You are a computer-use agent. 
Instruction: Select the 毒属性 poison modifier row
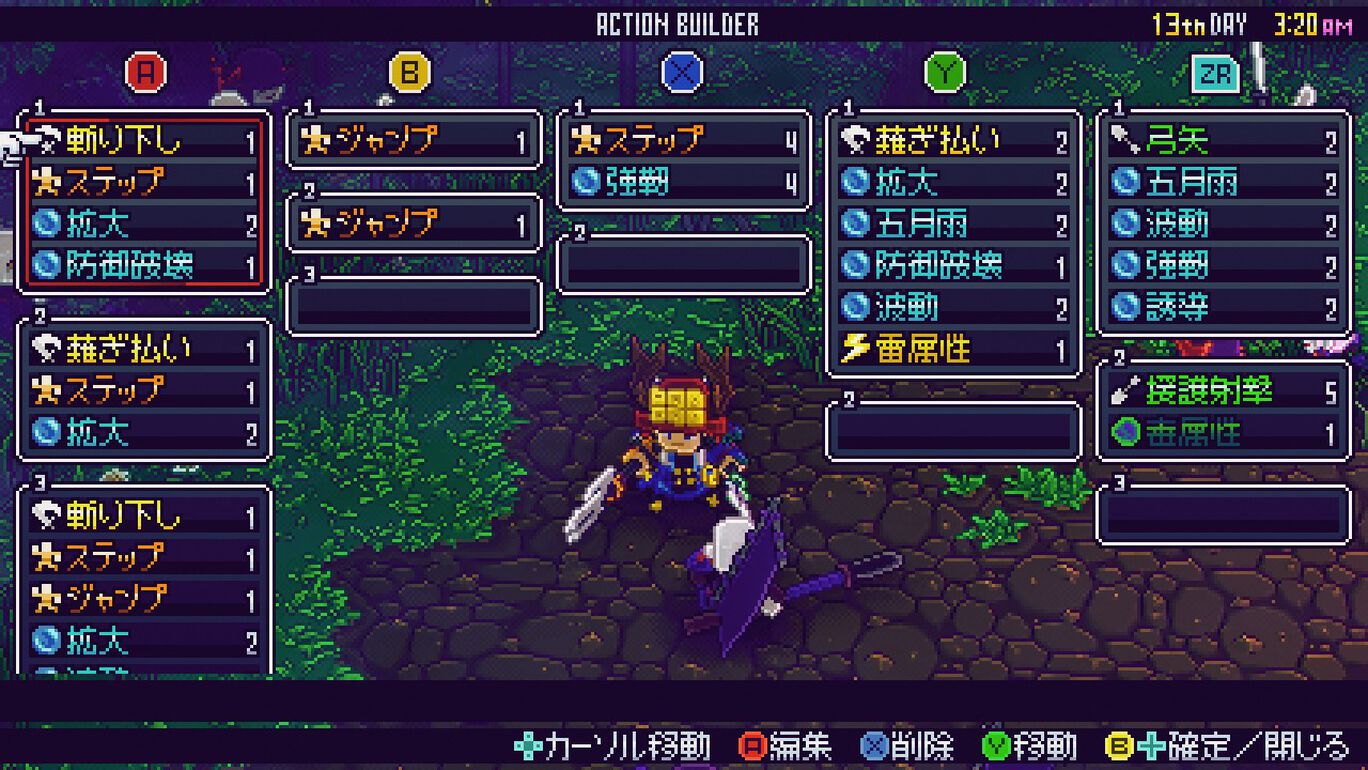point(1223,433)
